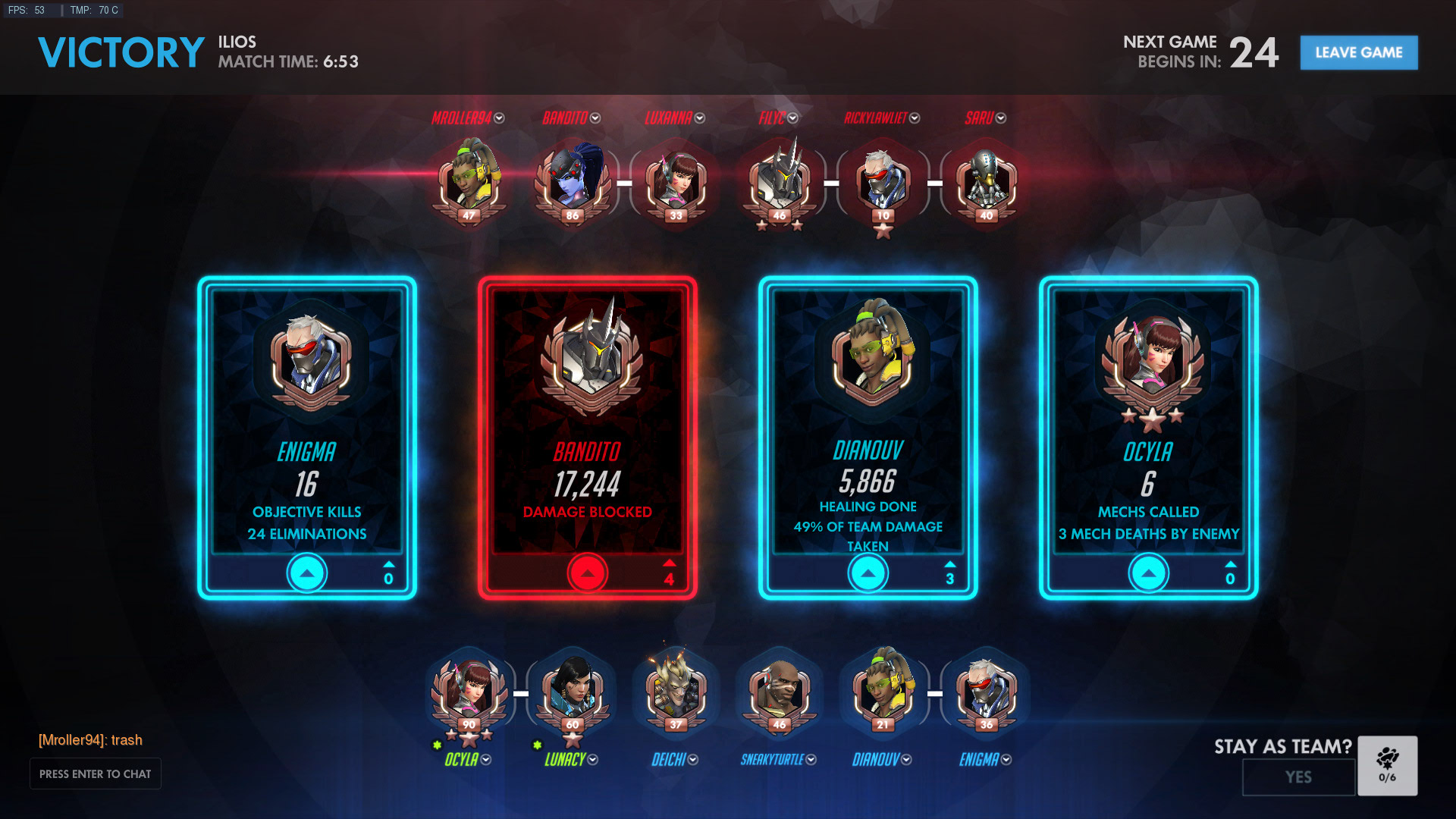The image size is (1456, 819).
Task: Open Luxanna's player options dropdown
Action: coord(700,118)
